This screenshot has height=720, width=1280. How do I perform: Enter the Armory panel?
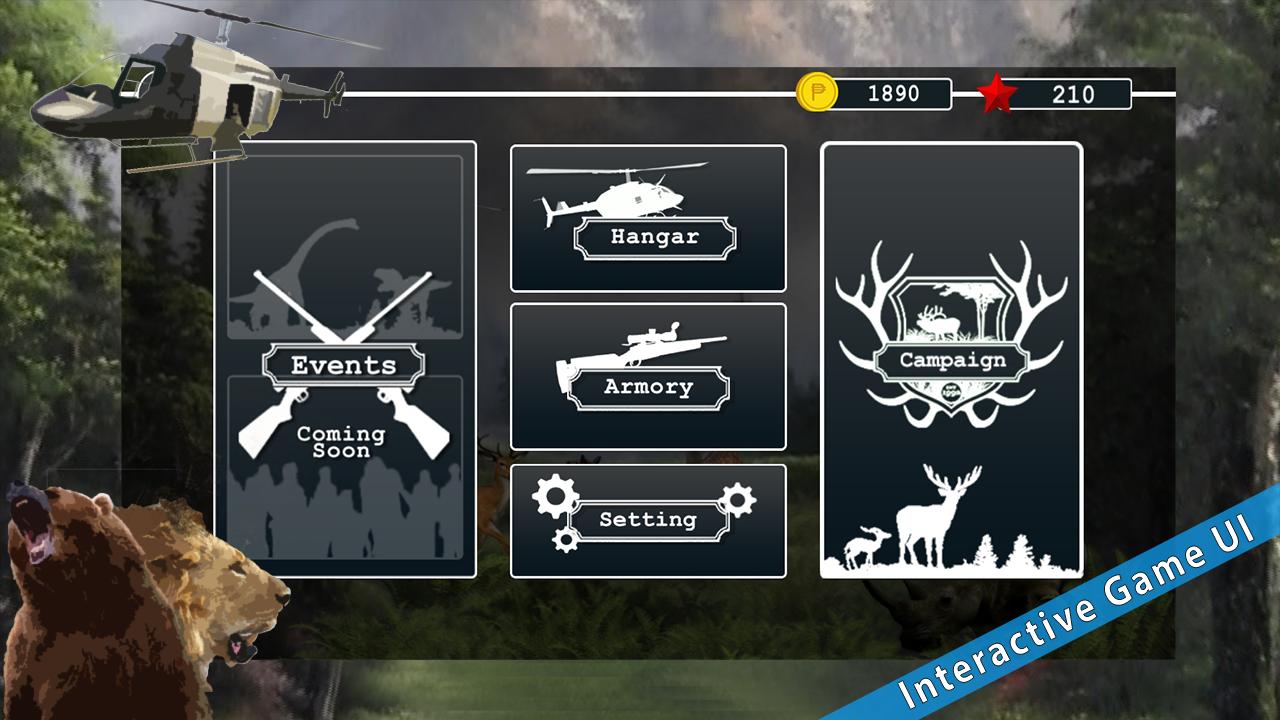tap(648, 377)
